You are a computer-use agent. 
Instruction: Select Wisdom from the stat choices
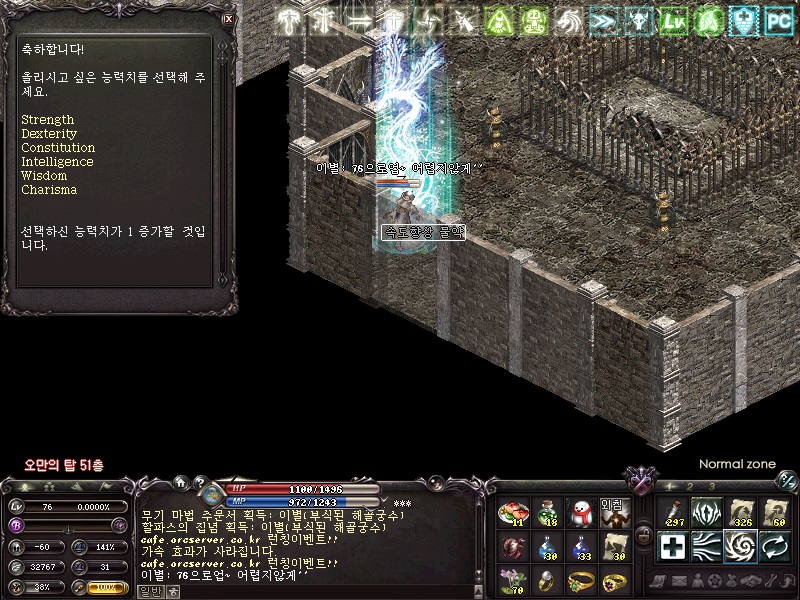coord(44,176)
